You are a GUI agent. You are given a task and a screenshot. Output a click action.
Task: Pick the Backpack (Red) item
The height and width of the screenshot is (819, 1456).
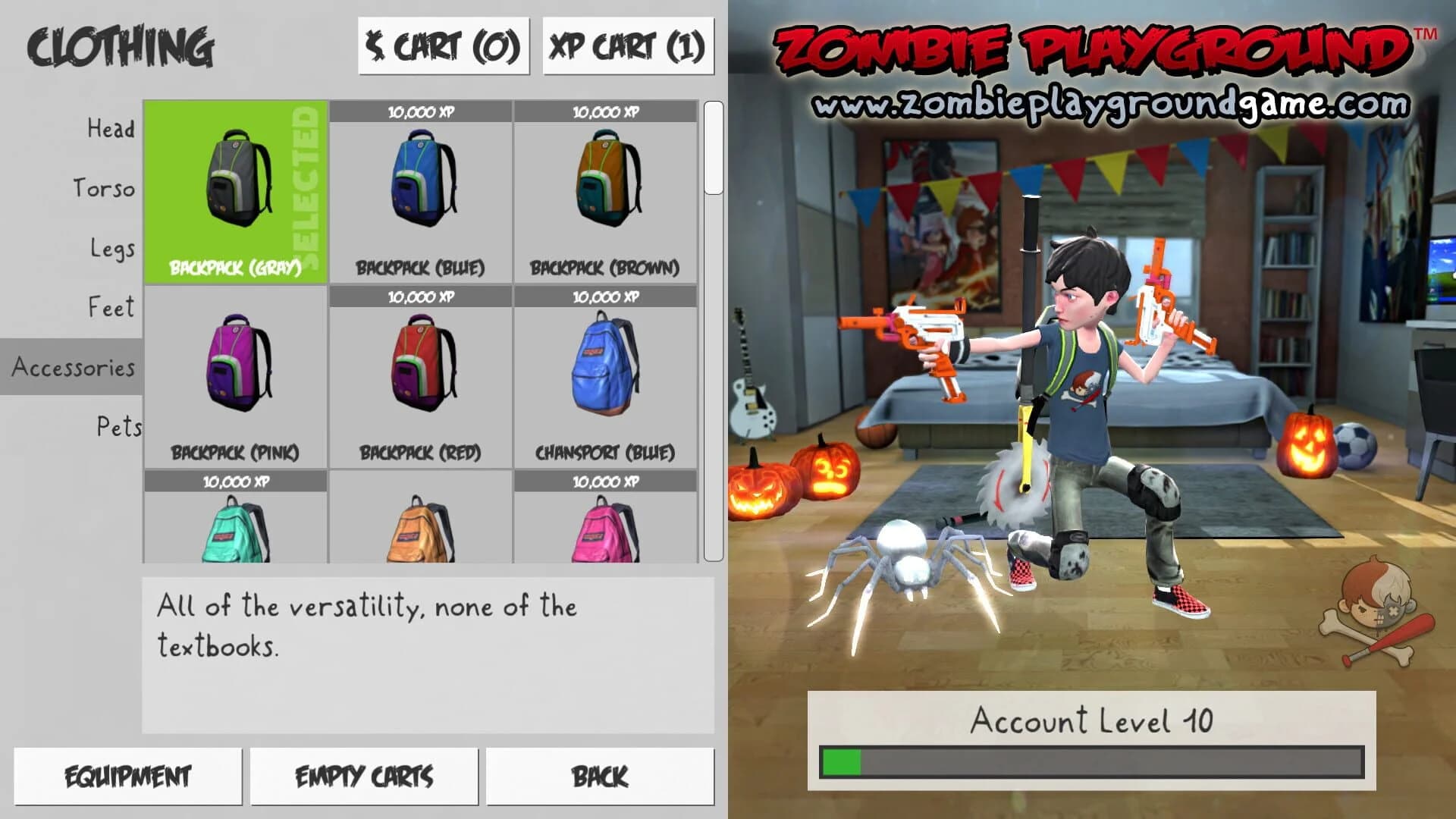[422, 372]
